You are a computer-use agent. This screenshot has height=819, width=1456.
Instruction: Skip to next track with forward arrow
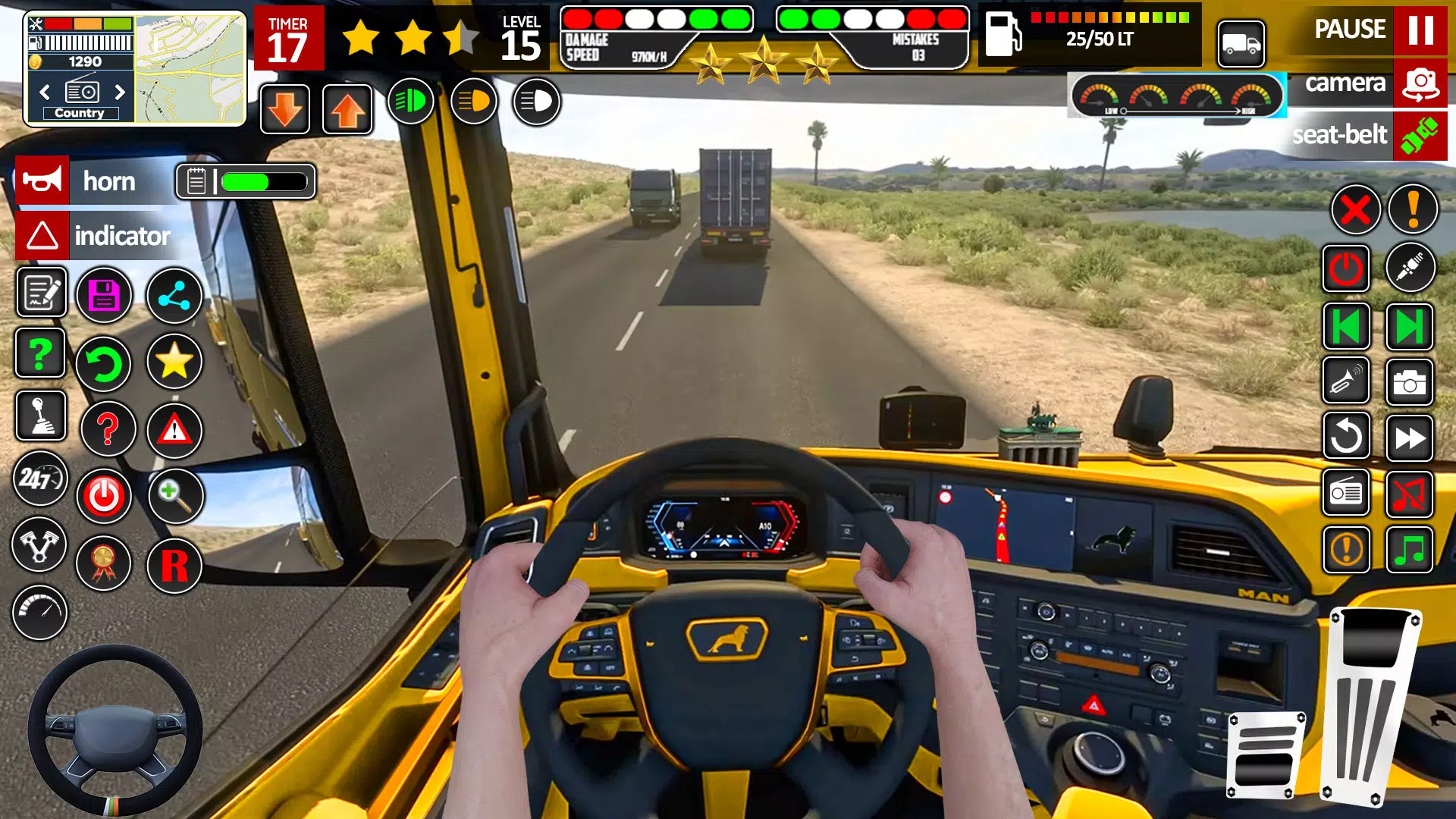tap(1410, 438)
